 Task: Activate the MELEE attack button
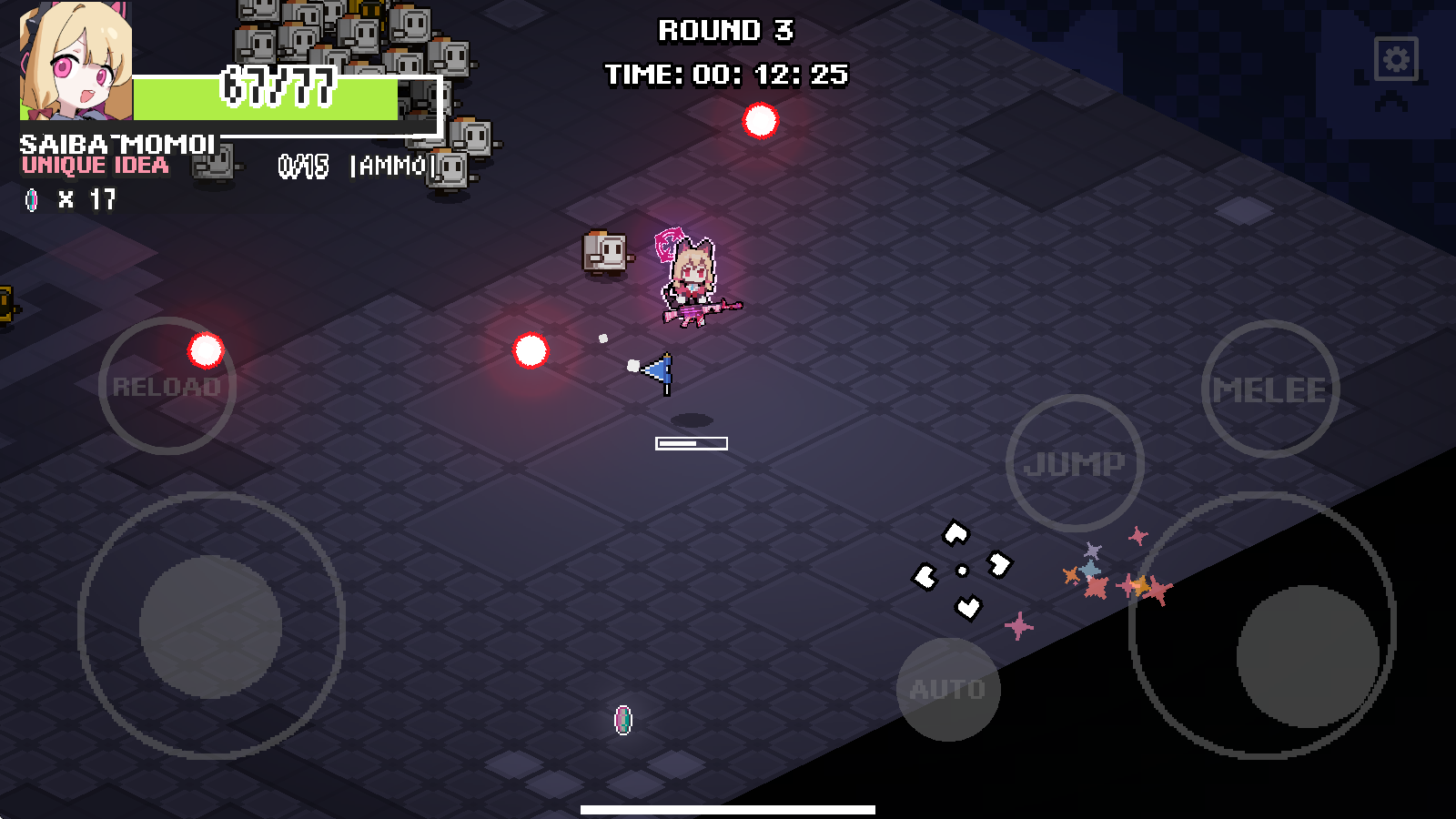(1269, 389)
